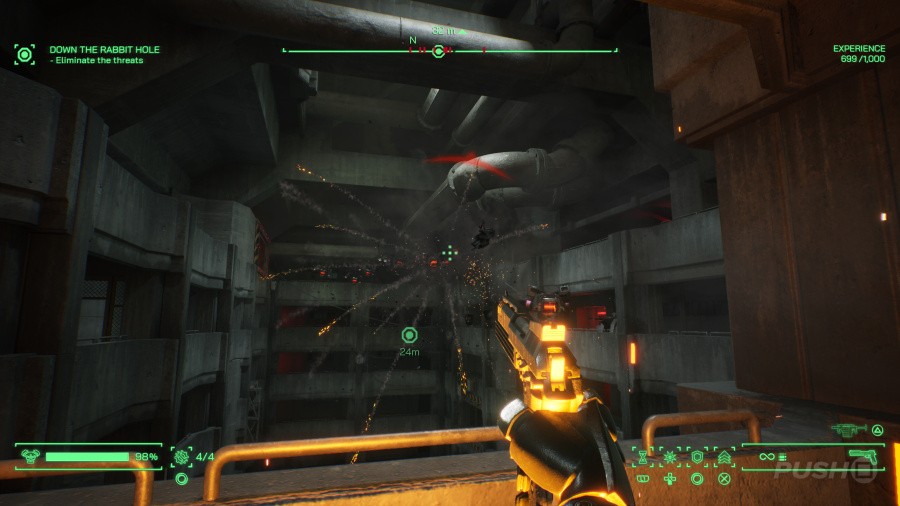Use the repair charge gear icon
Image resolution: width=900 pixels, height=506 pixels.
182,457
